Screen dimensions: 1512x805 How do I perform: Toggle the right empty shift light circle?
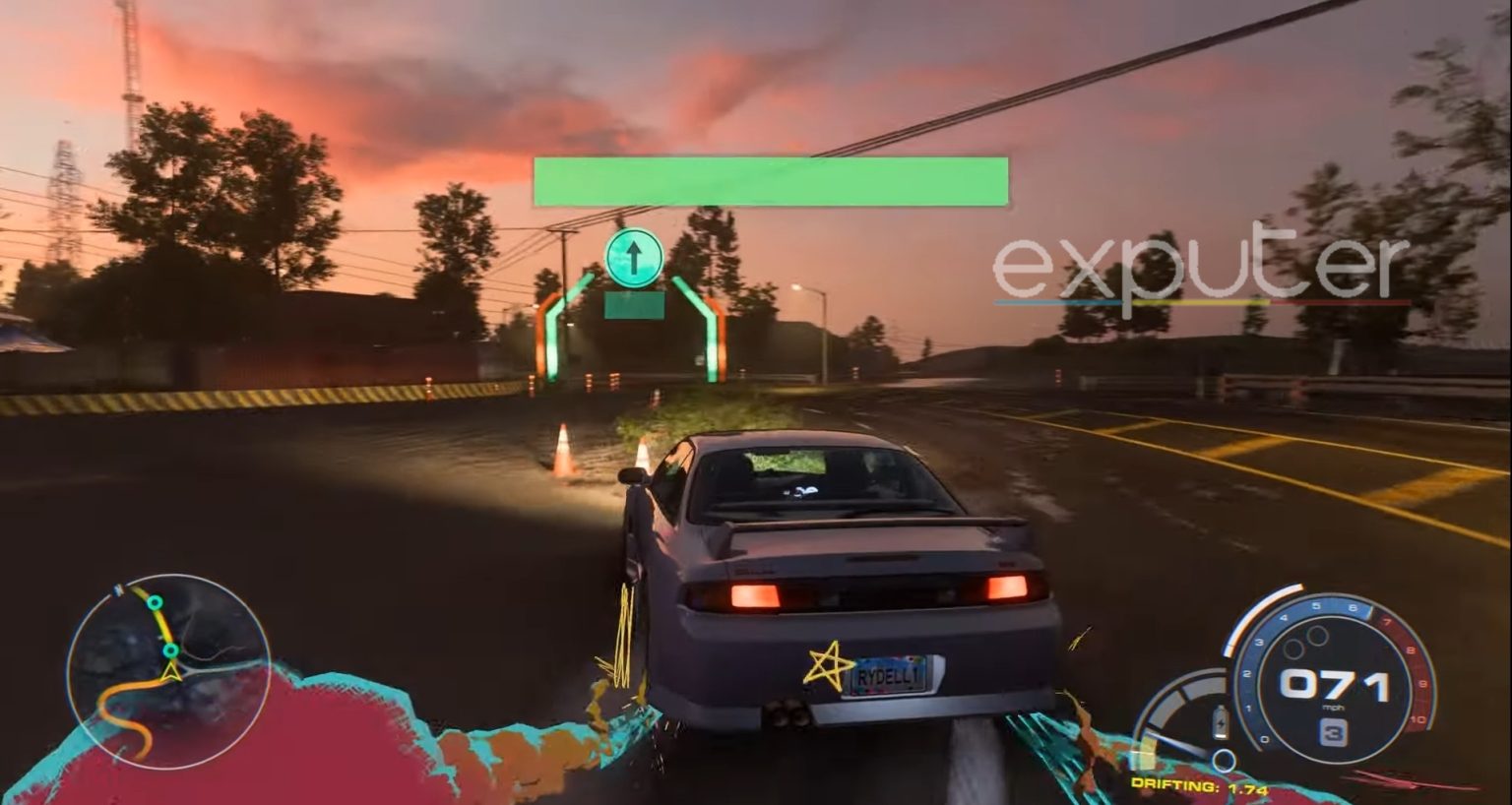pyautogui.click(x=1315, y=635)
